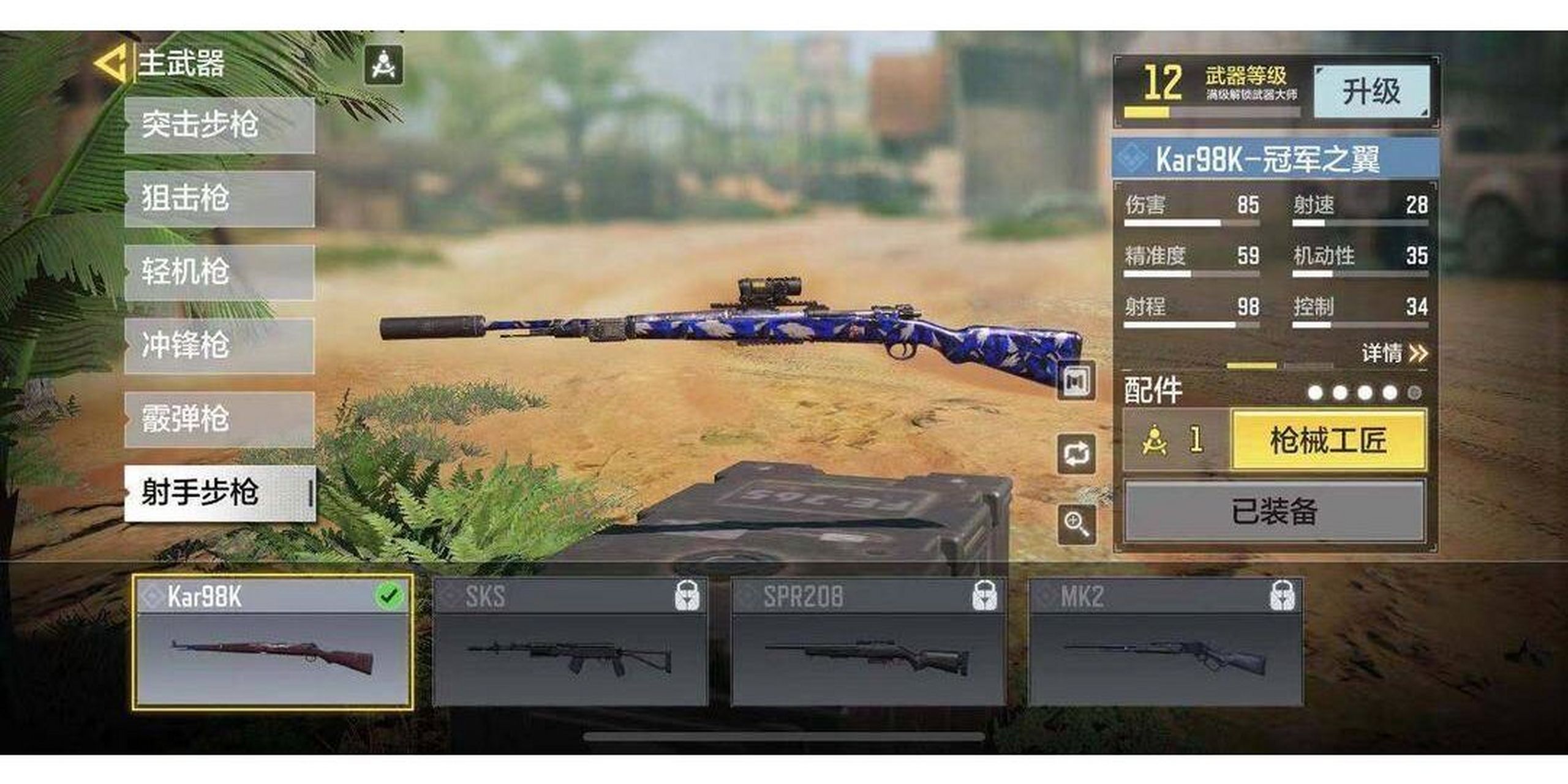1568x784 pixels.
Task: Pick the locked SPR208 weapon tile
Action: click(868, 641)
